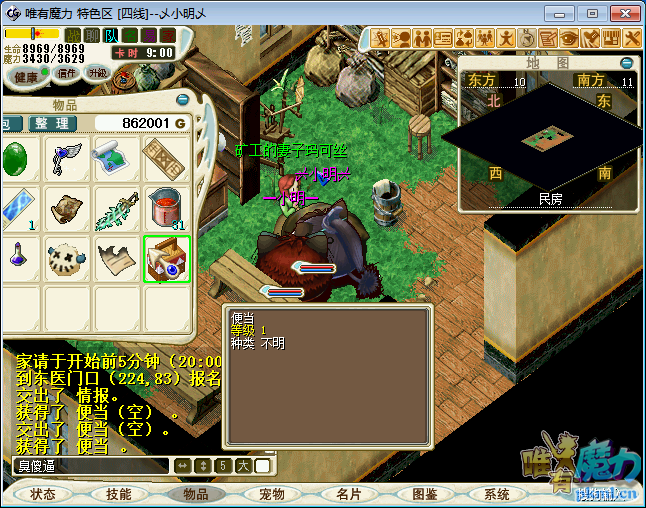Select the green gem inventory item
The image size is (646, 508).
point(16,159)
